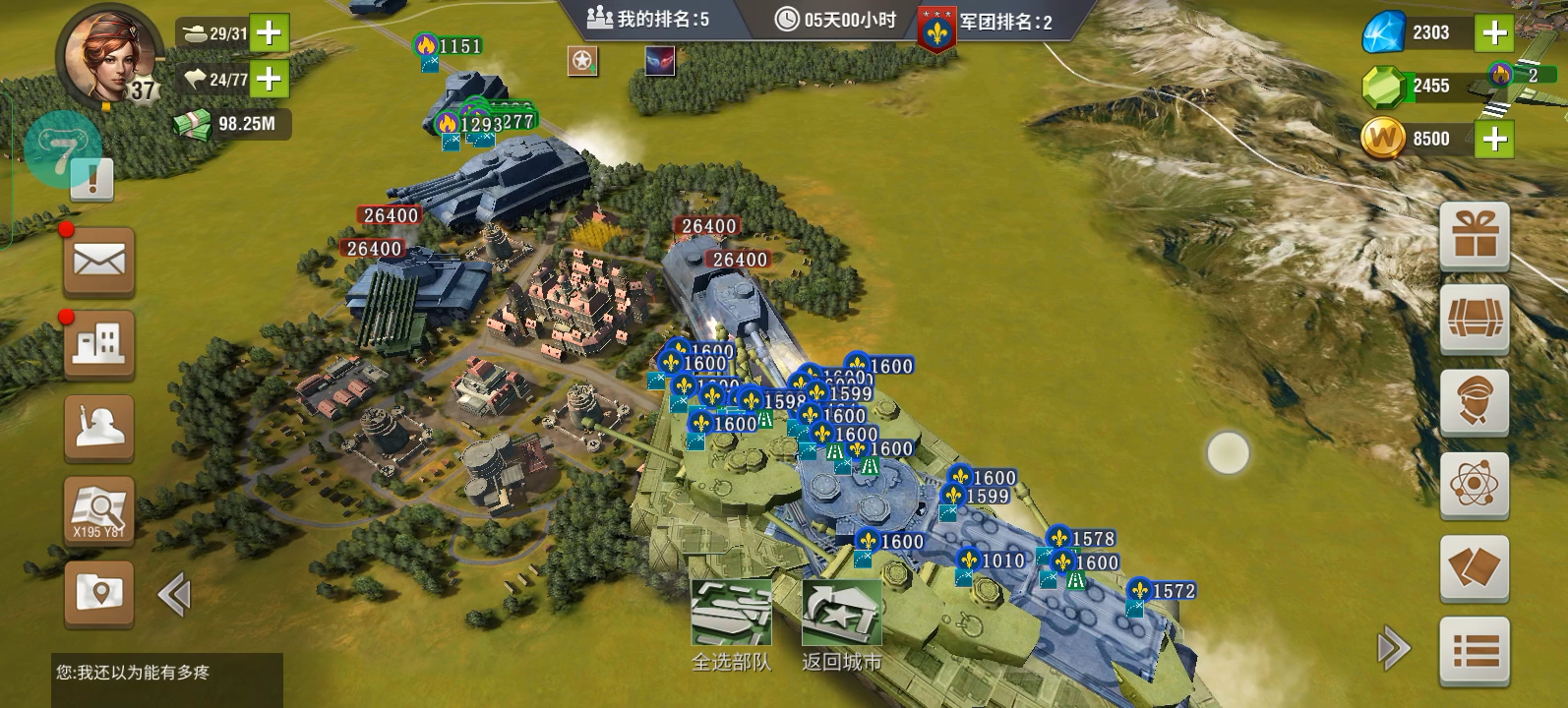The image size is (1568, 708).
Task: Buy more blue diamonds
Action: [x=1494, y=33]
